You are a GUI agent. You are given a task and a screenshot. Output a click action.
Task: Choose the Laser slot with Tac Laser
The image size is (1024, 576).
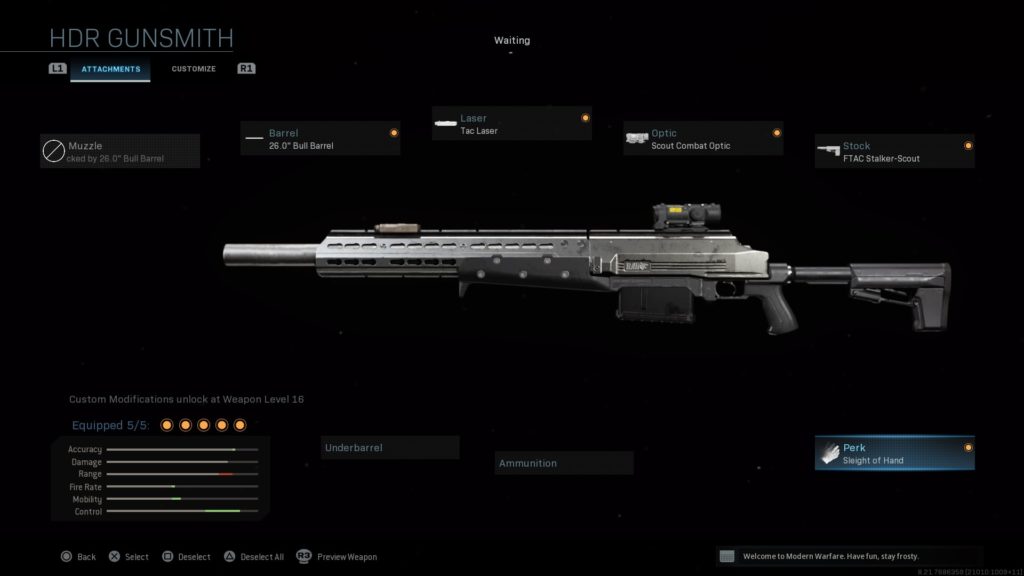(x=511, y=124)
